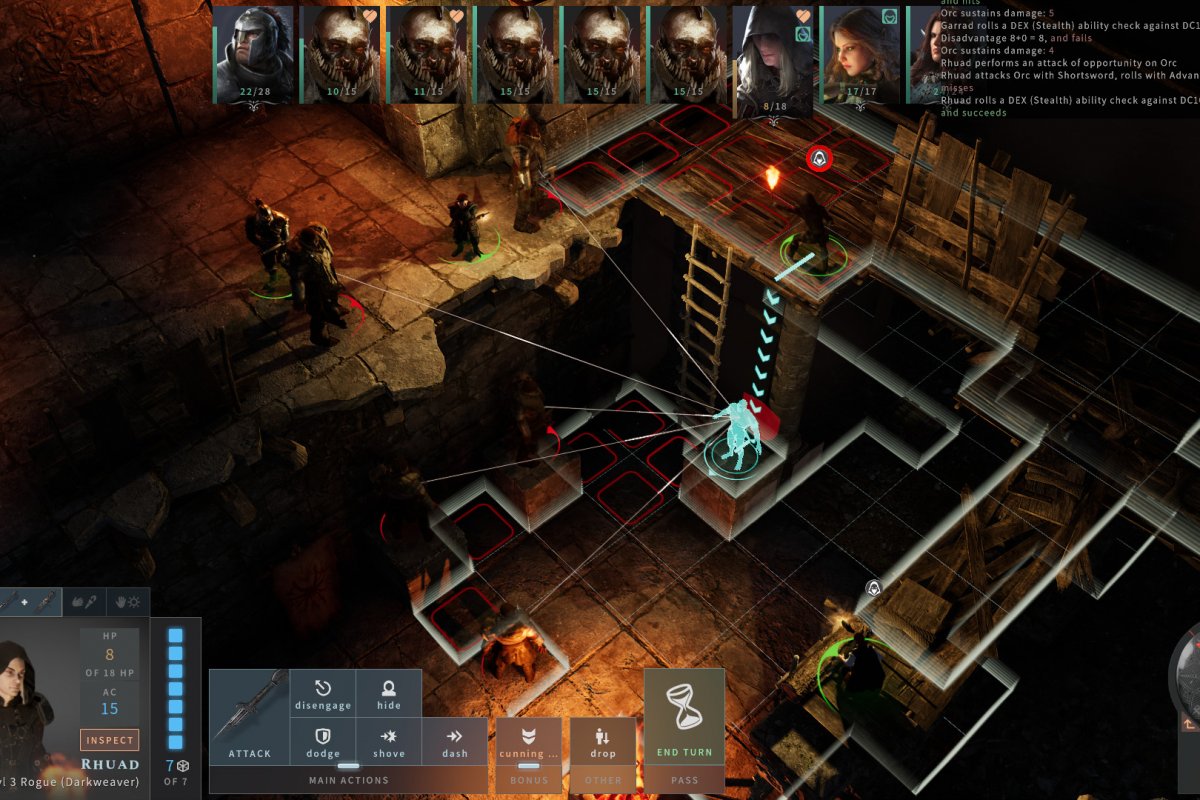Viewport: 1200px width, 800px height.
Task: Choose the Dodge action
Action: click(323, 742)
